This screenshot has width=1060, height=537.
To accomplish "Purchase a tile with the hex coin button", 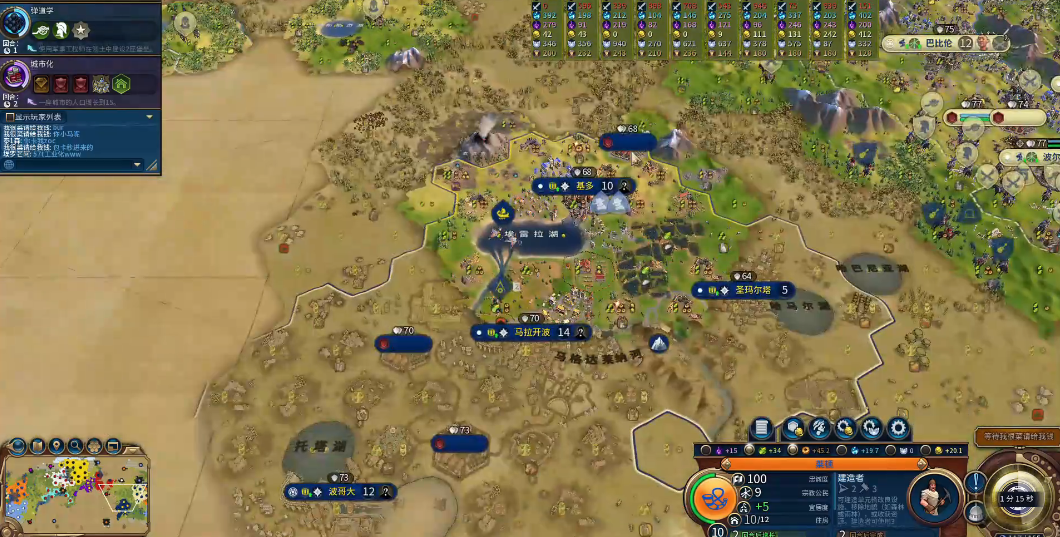I will point(795,428).
